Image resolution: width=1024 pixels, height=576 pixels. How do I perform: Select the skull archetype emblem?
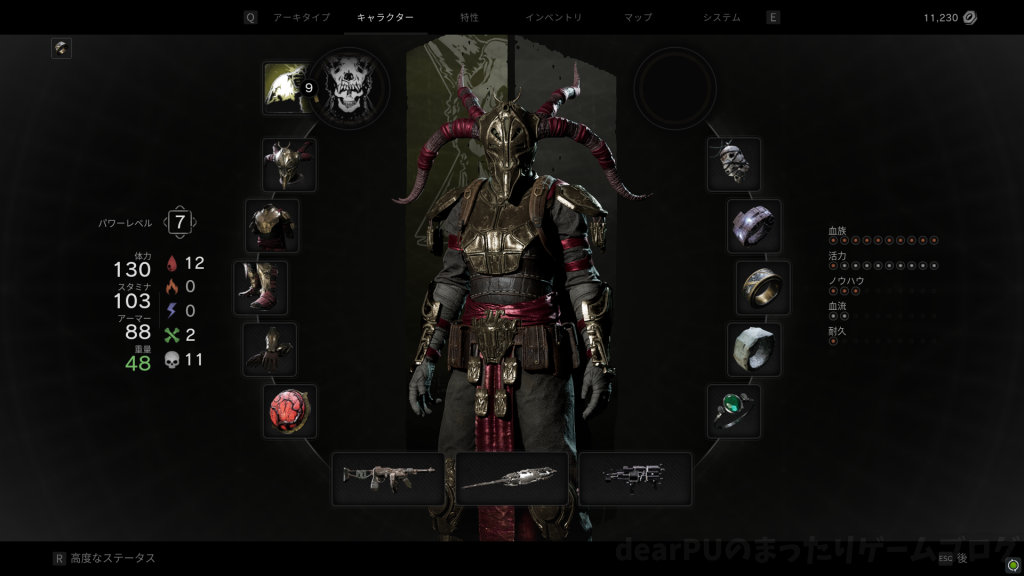[348, 88]
